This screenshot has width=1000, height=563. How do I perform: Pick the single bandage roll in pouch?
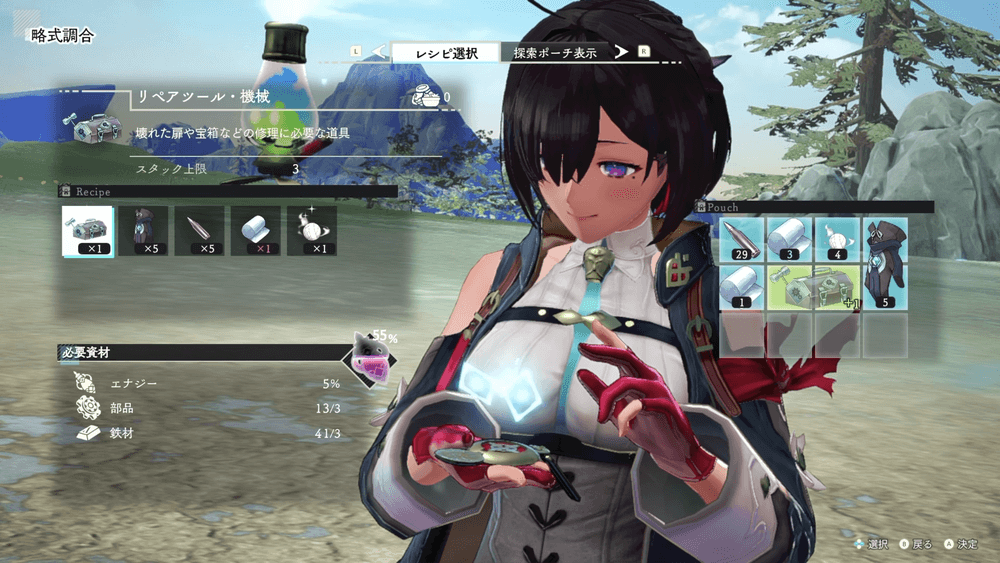click(x=742, y=287)
